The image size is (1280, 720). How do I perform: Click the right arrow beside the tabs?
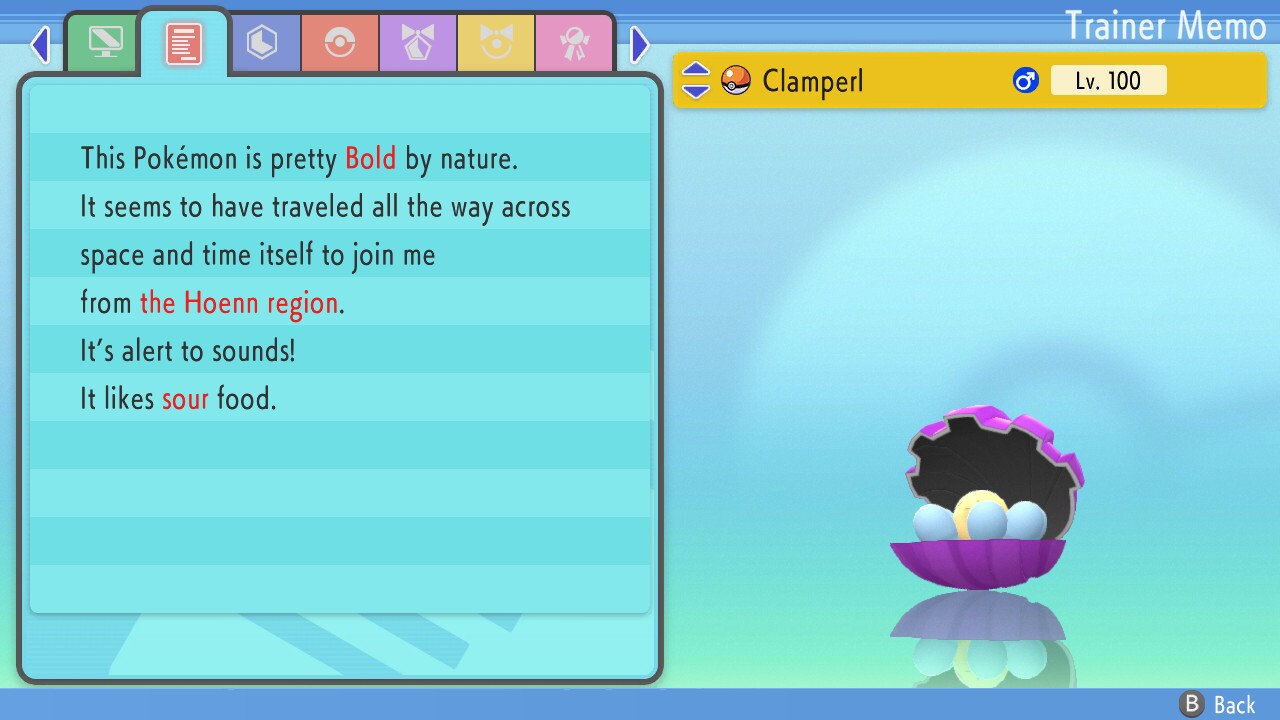(x=640, y=44)
